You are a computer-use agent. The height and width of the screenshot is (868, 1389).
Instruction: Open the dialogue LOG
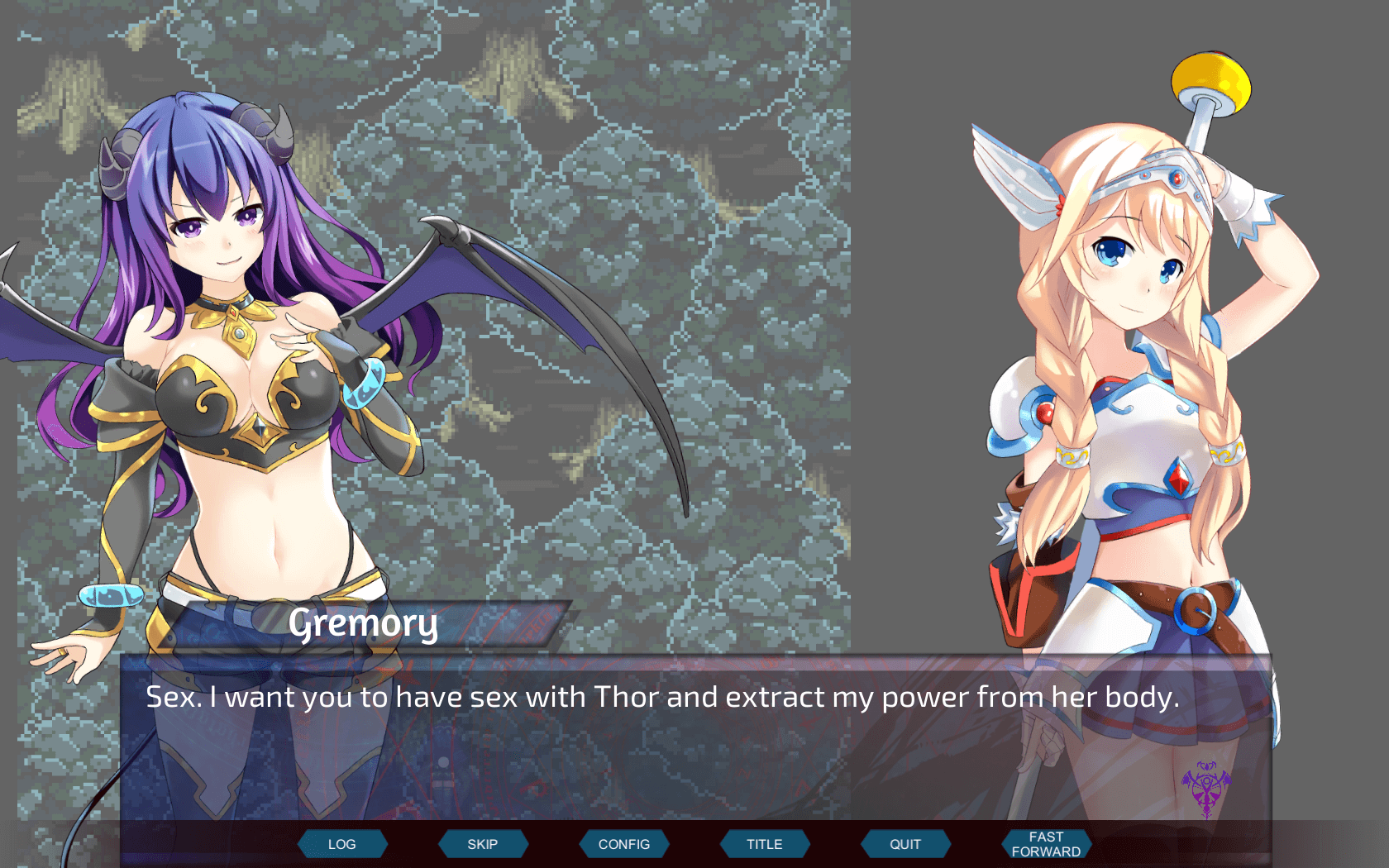coord(342,844)
